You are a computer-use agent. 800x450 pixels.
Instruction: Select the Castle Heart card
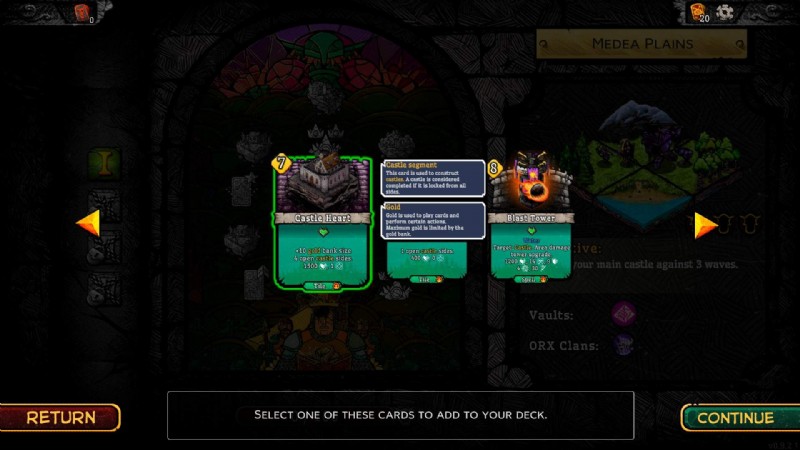coord(323,223)
